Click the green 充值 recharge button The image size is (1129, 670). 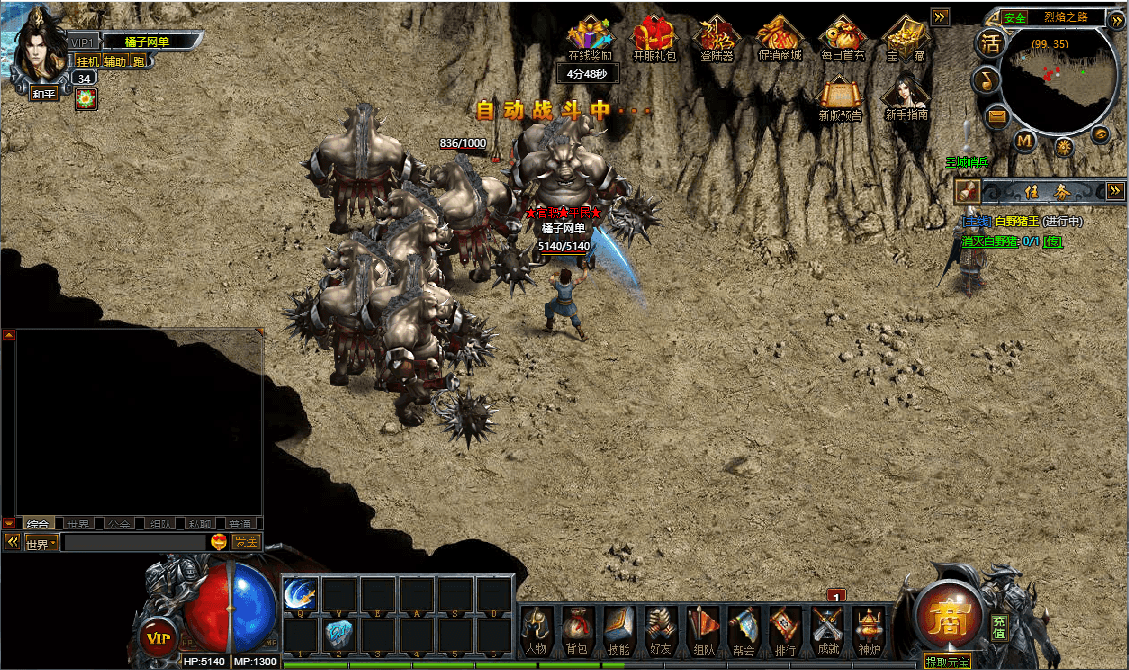click(x=998, y=626)
